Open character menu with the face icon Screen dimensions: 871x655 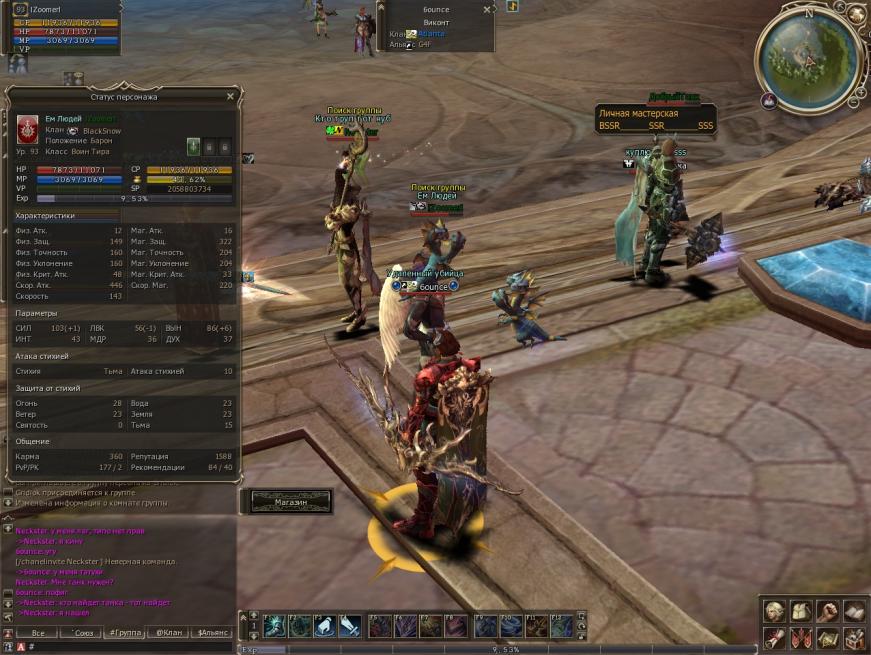coord(773,610)
